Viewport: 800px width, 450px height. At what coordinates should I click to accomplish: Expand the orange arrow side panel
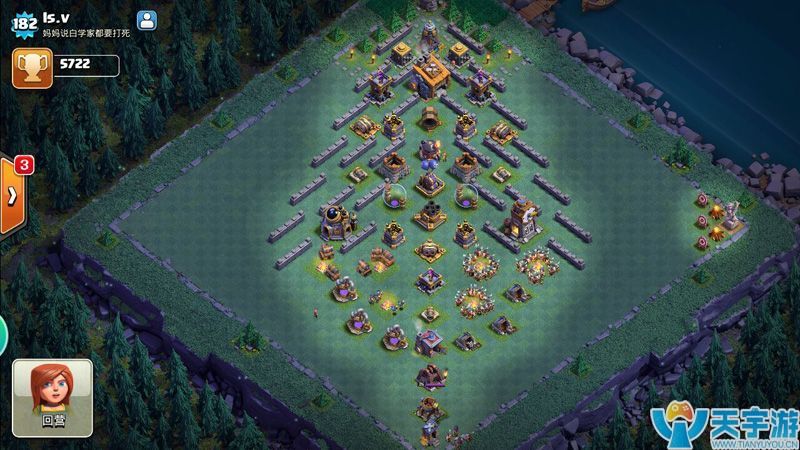coord(12,194)
